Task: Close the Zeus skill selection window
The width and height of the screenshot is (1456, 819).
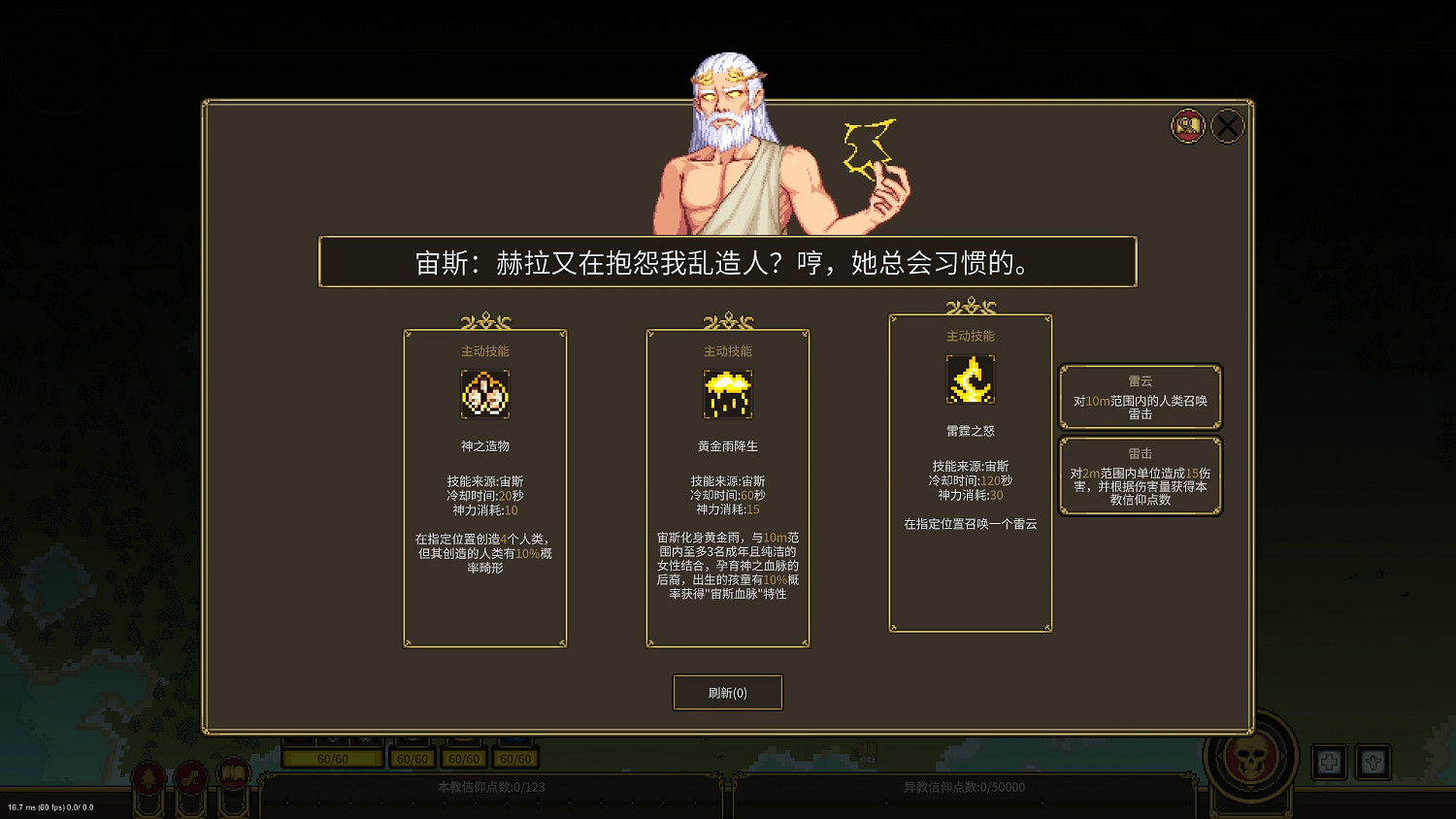Action: pos(1227,125)
